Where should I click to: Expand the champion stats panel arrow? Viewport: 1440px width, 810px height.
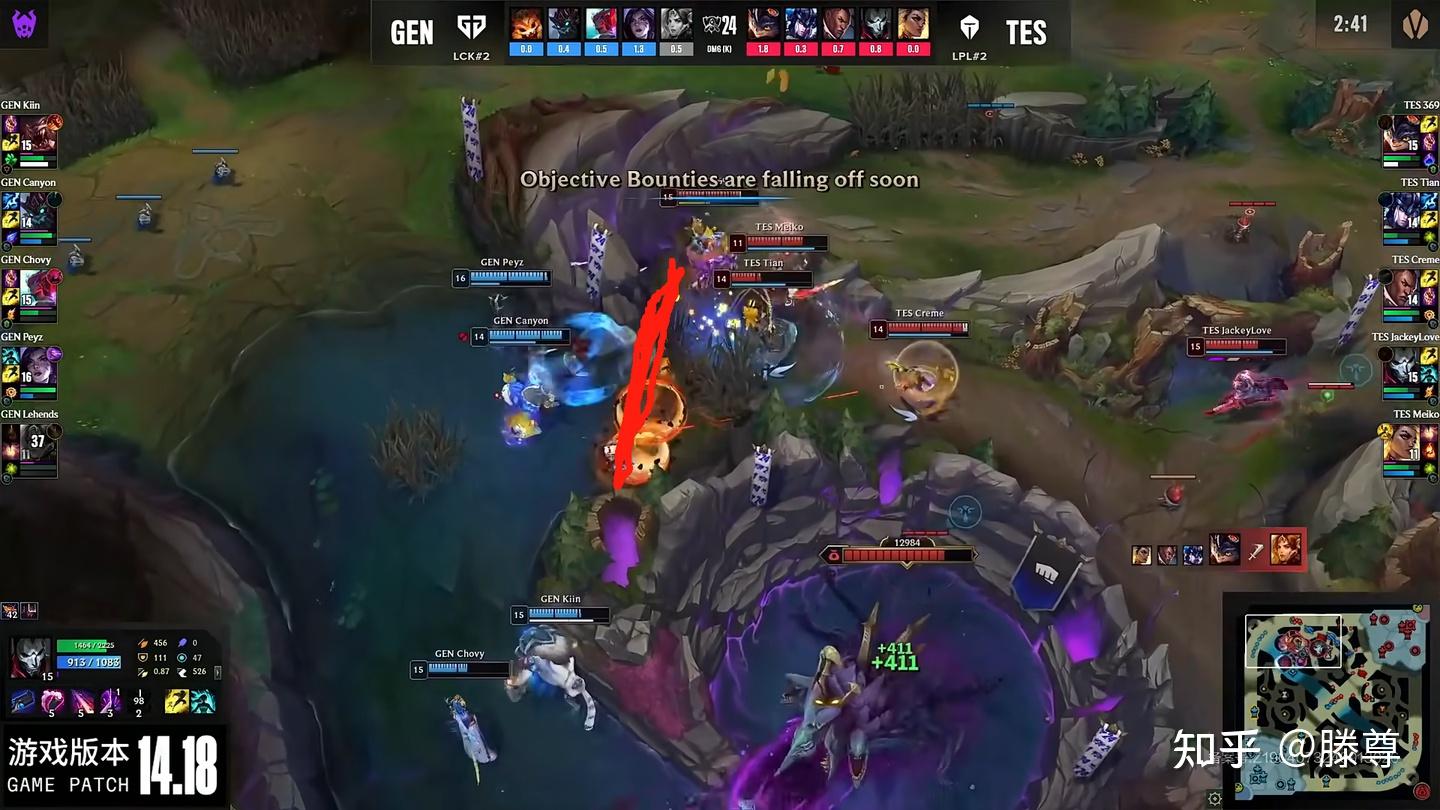click(x=218, y=672)
